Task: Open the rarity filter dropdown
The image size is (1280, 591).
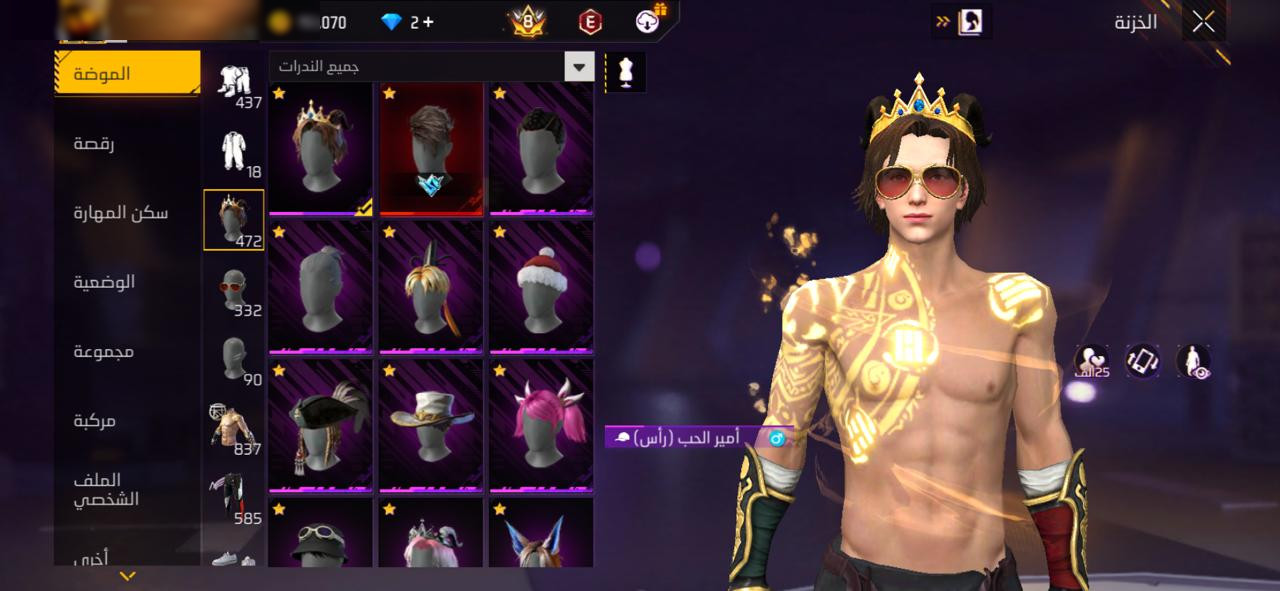Action: [x=579, y=67]
